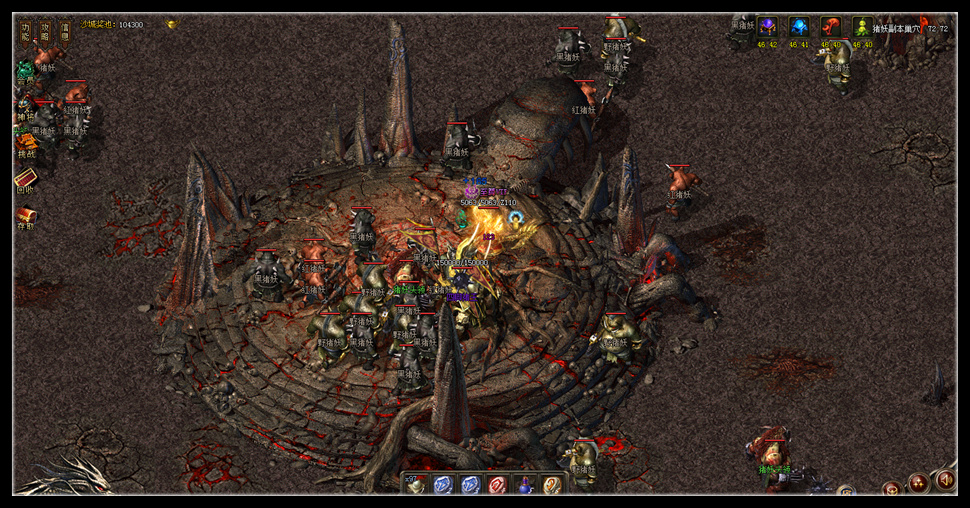Use the orange swirl hotbar slot
The image size is (970, 508).
[x=551, y=485]
